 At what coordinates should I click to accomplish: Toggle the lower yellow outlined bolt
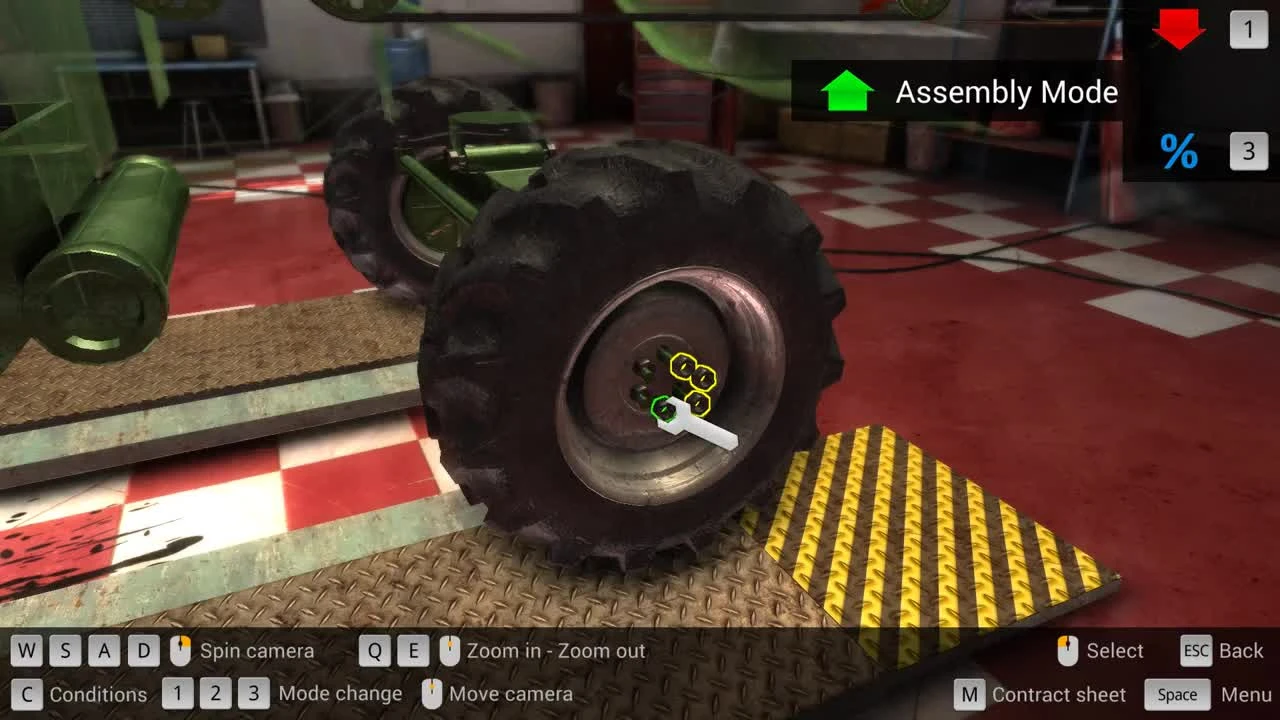click(x=699, y=404)
